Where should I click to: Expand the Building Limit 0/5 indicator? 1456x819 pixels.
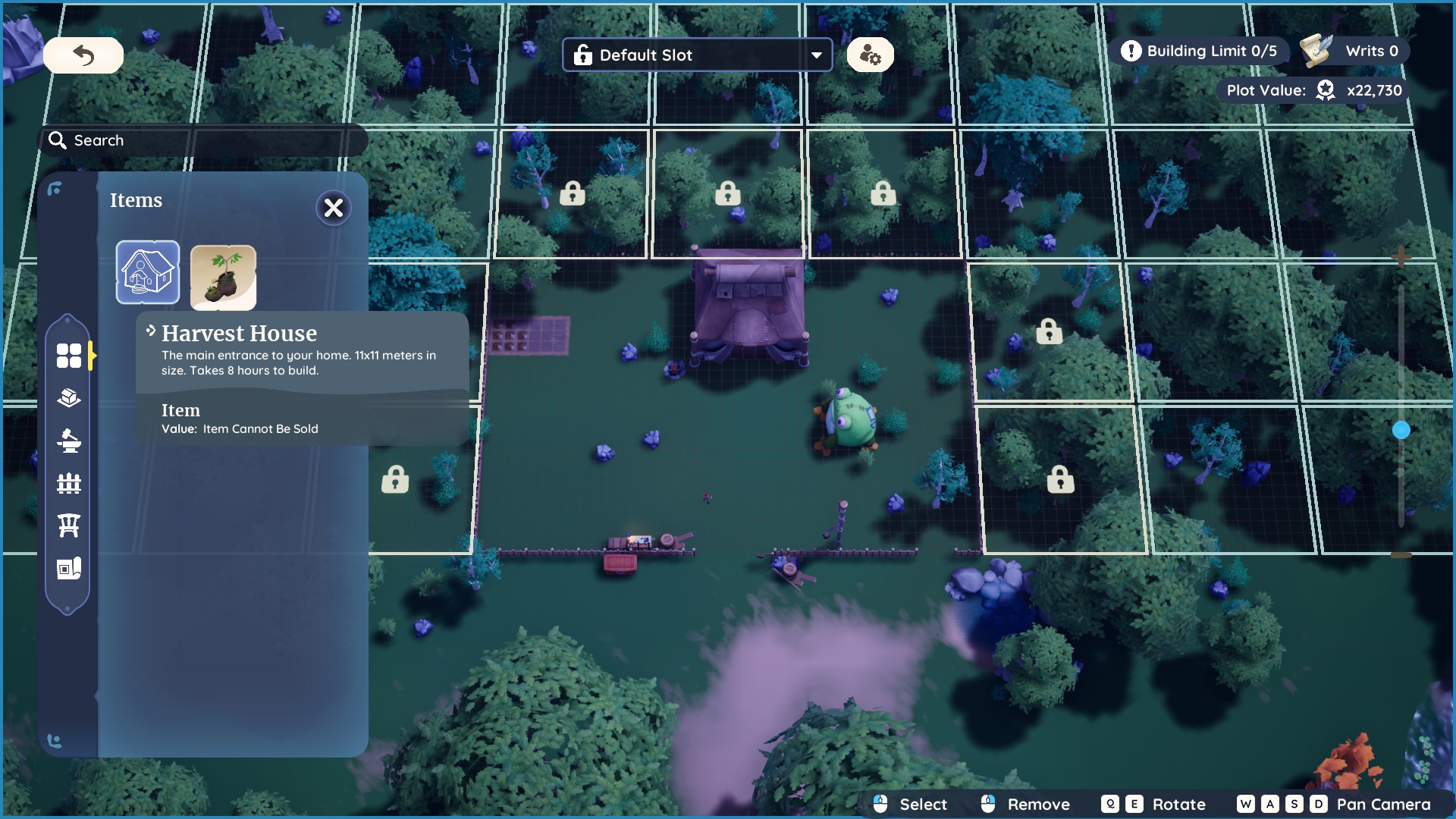tap(1200, 50)
